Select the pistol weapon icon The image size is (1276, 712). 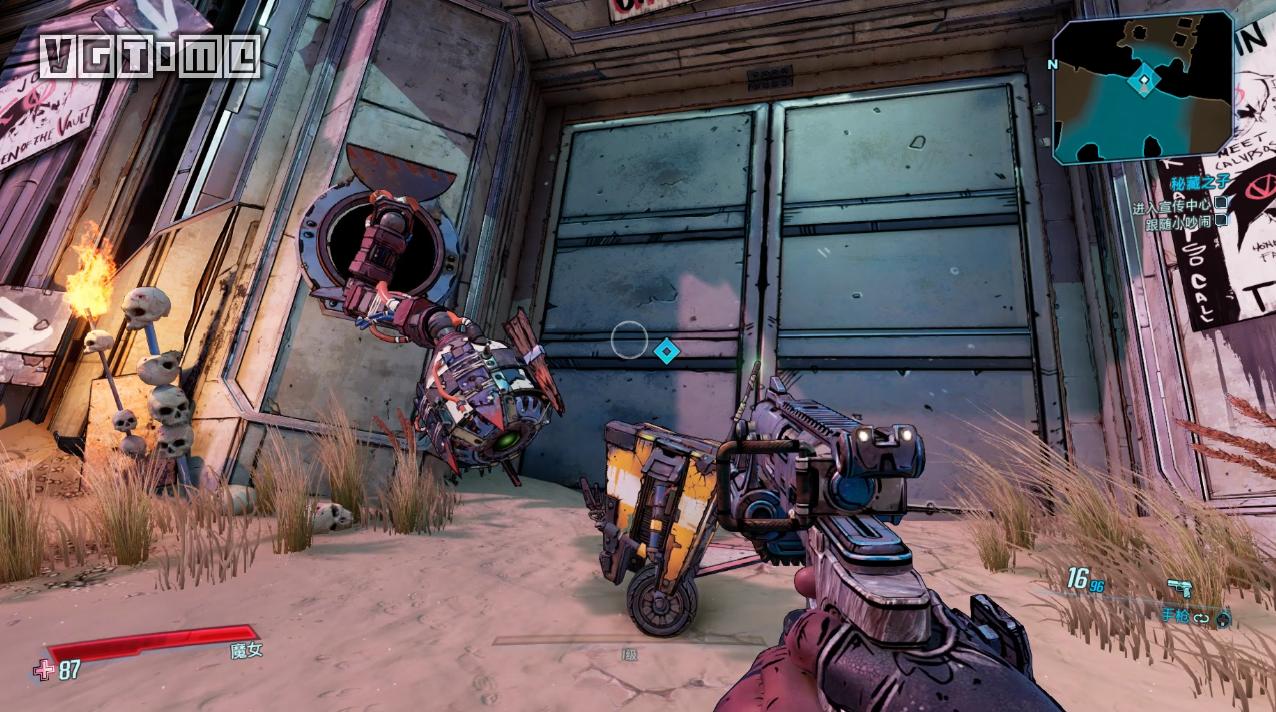tap(1179, 588)
